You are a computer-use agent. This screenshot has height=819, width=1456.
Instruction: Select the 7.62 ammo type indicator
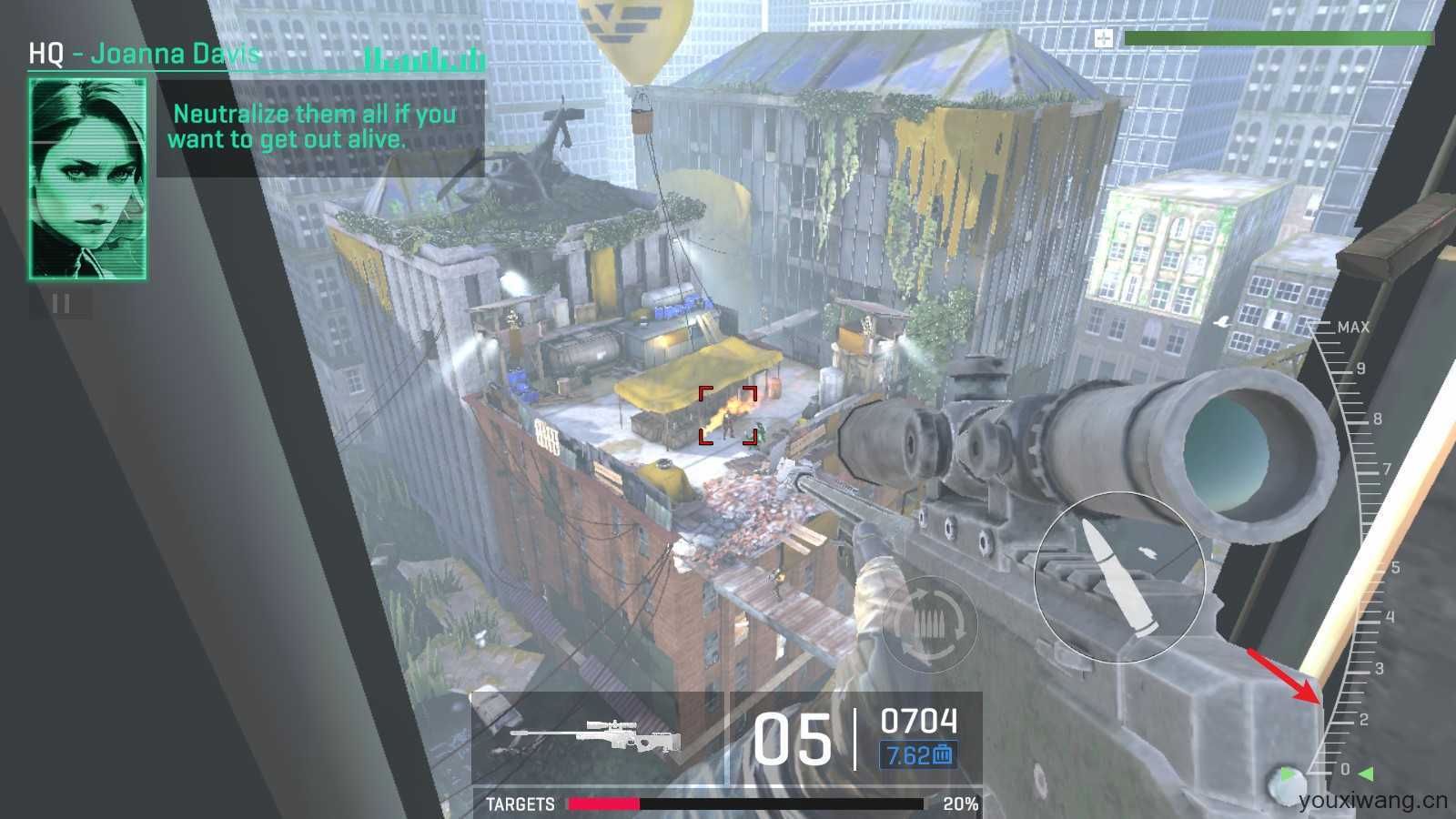[x=918, y=754]
